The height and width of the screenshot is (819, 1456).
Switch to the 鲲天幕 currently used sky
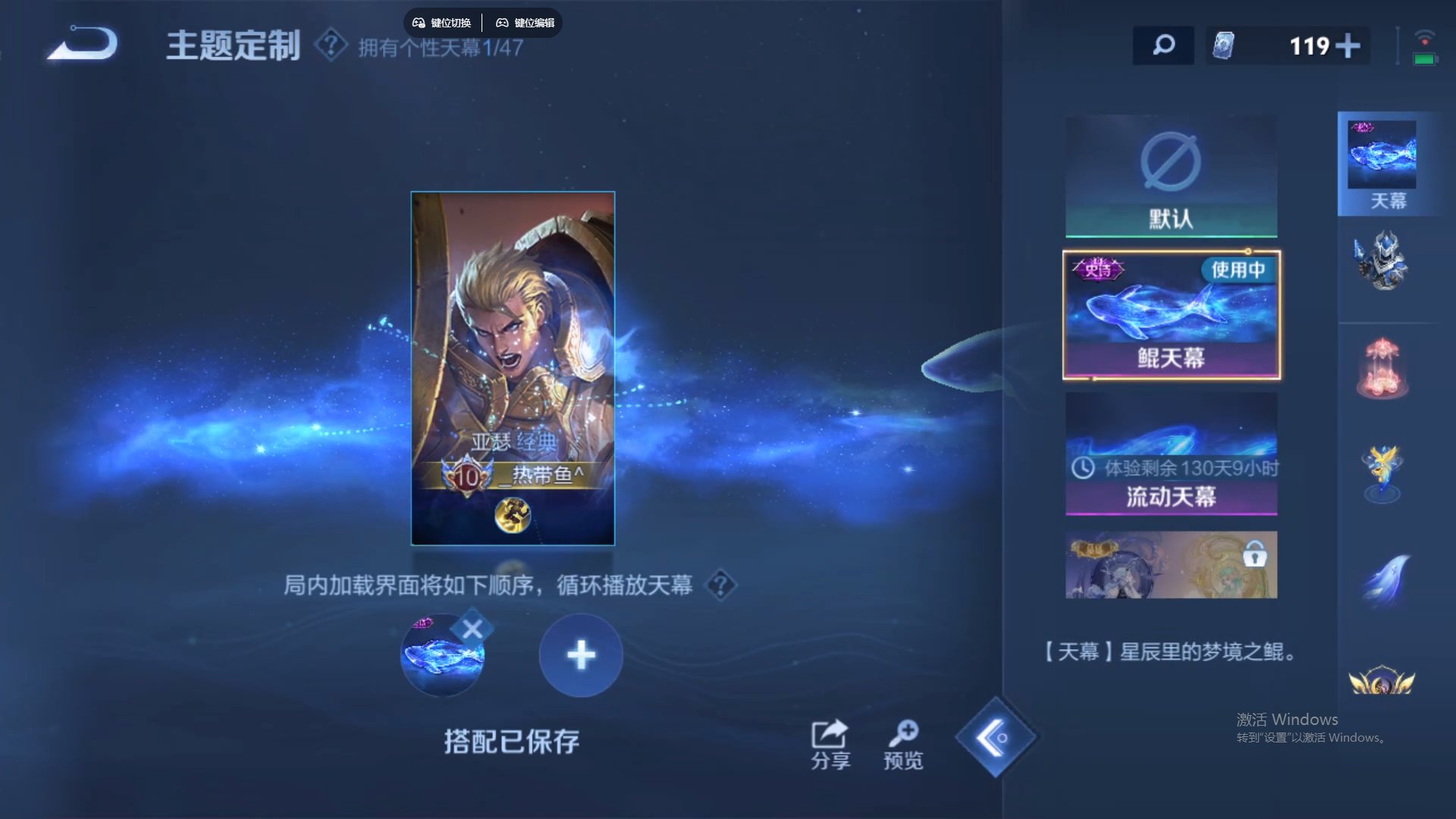click(1169, 315)
